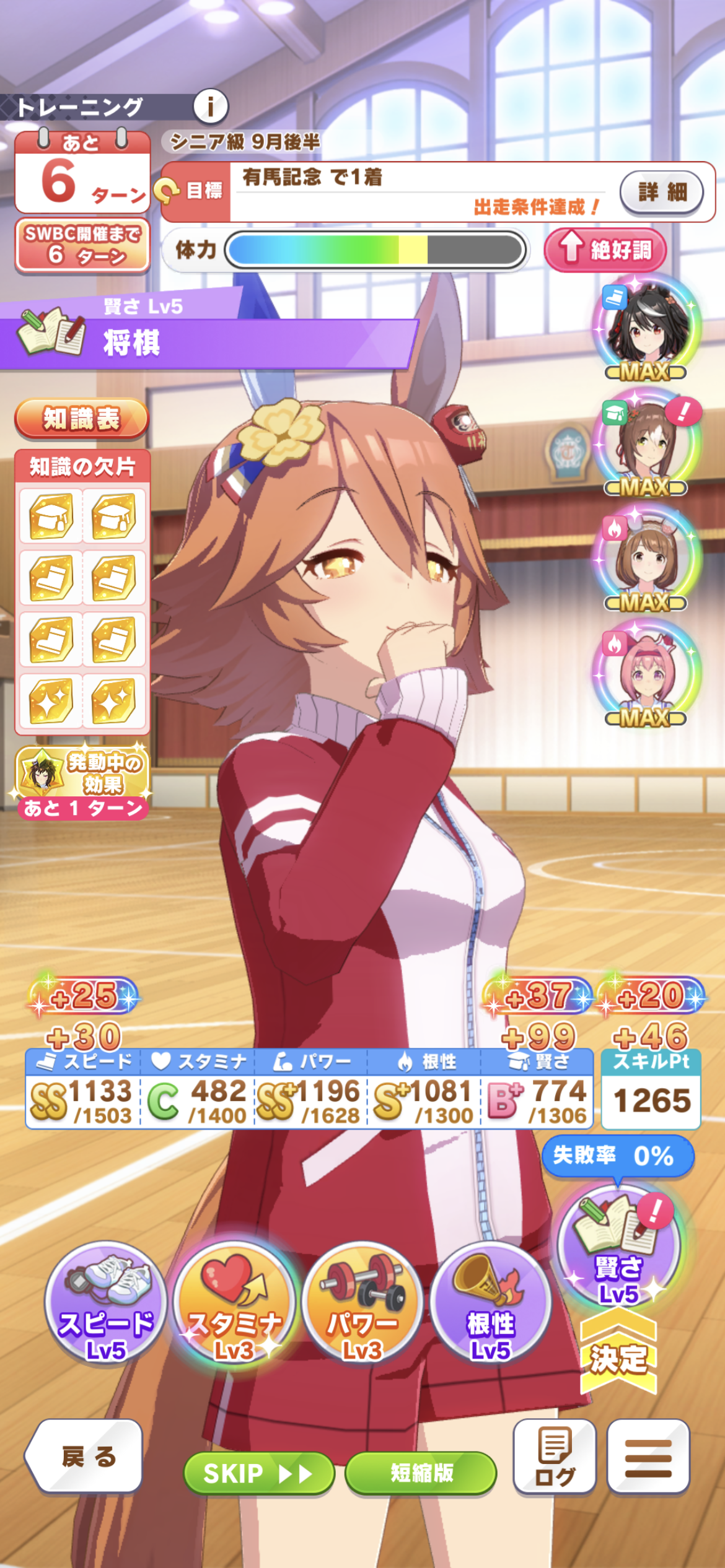
Task: Open the training info button
Action: (211, 107)
